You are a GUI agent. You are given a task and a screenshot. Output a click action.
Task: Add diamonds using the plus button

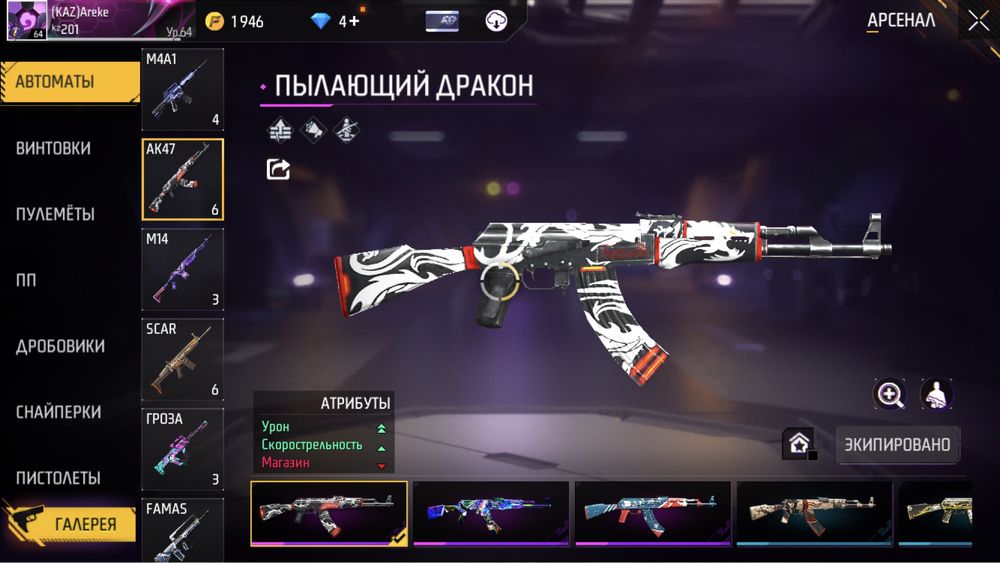(x=353, y=21)
